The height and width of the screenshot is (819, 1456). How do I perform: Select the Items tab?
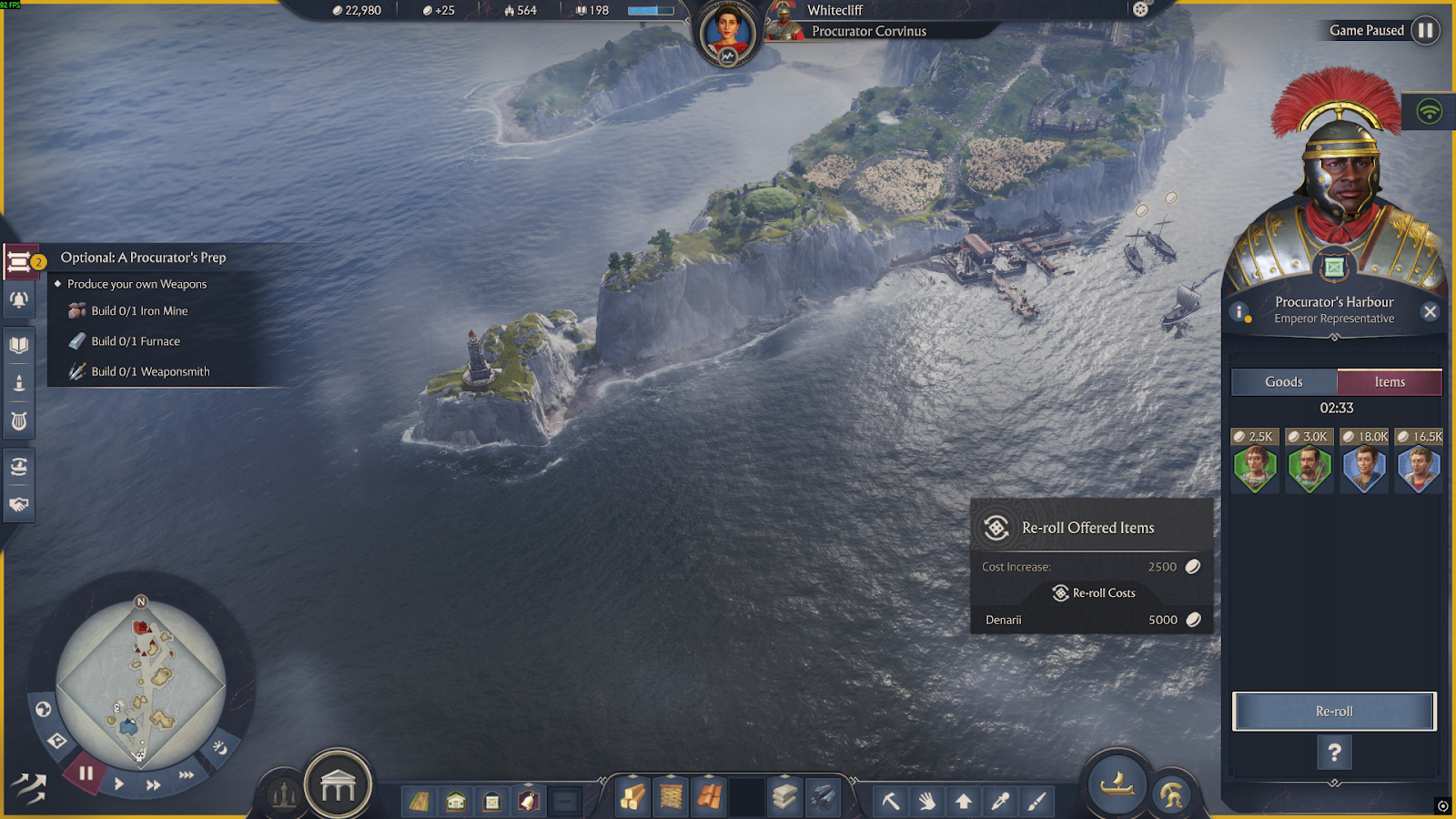click(x=1390, y=382)
